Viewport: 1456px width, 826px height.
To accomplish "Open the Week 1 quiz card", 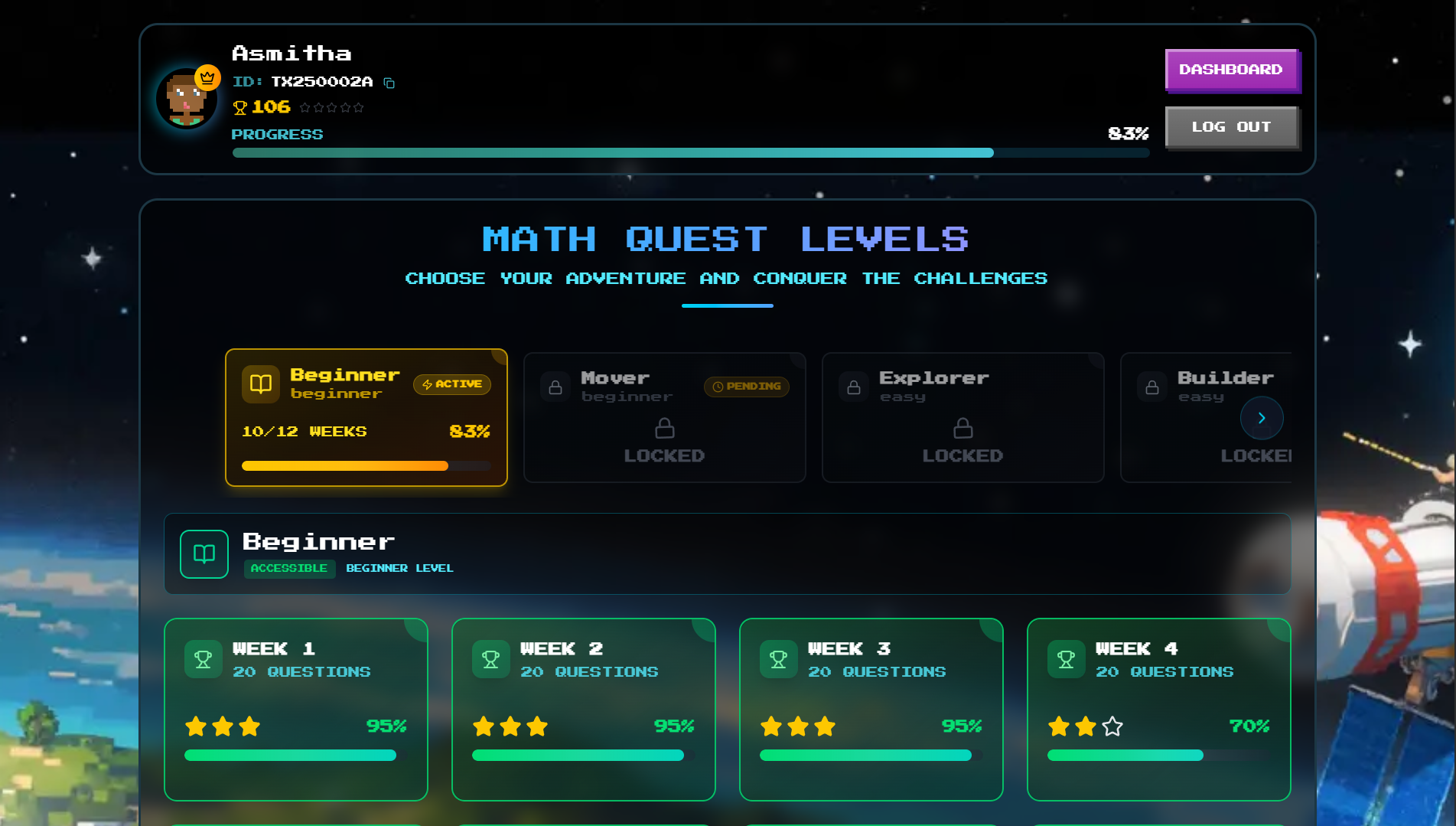I will tap(295, 709).
